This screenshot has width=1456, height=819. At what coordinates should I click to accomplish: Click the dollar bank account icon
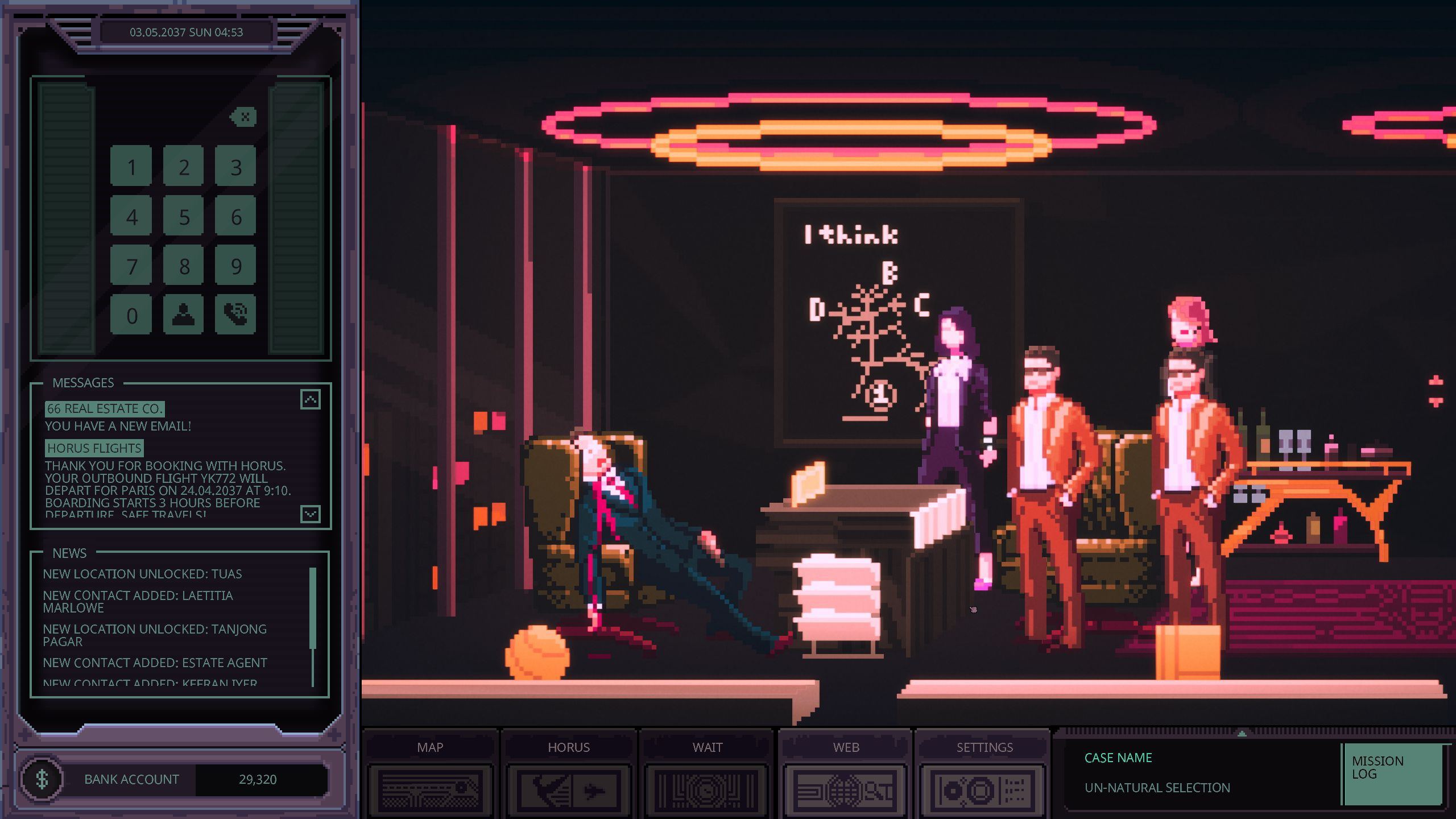42,779
